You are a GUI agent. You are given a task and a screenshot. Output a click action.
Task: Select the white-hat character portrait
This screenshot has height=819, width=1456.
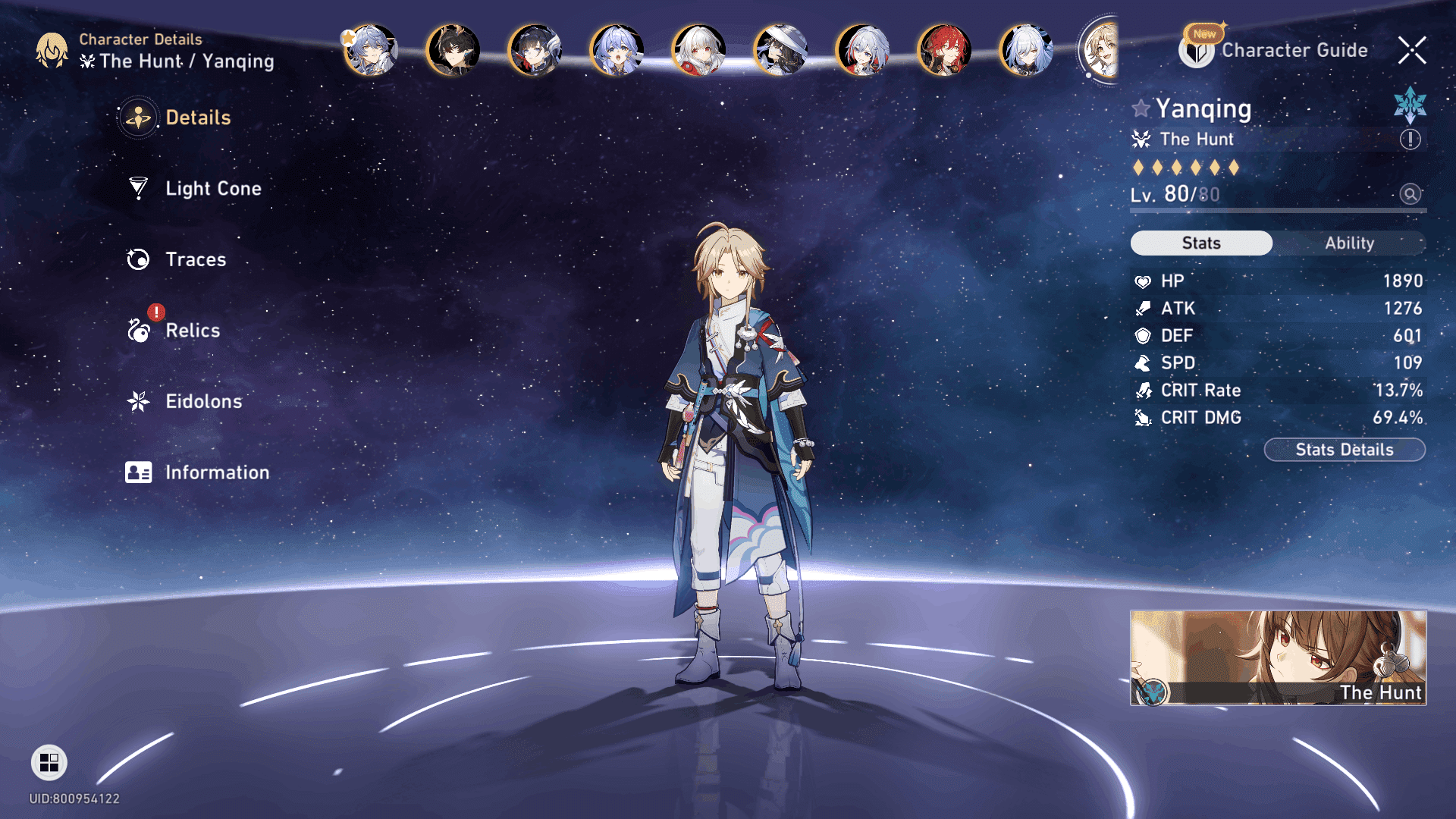pyautogui.click(x=780, y=51)
